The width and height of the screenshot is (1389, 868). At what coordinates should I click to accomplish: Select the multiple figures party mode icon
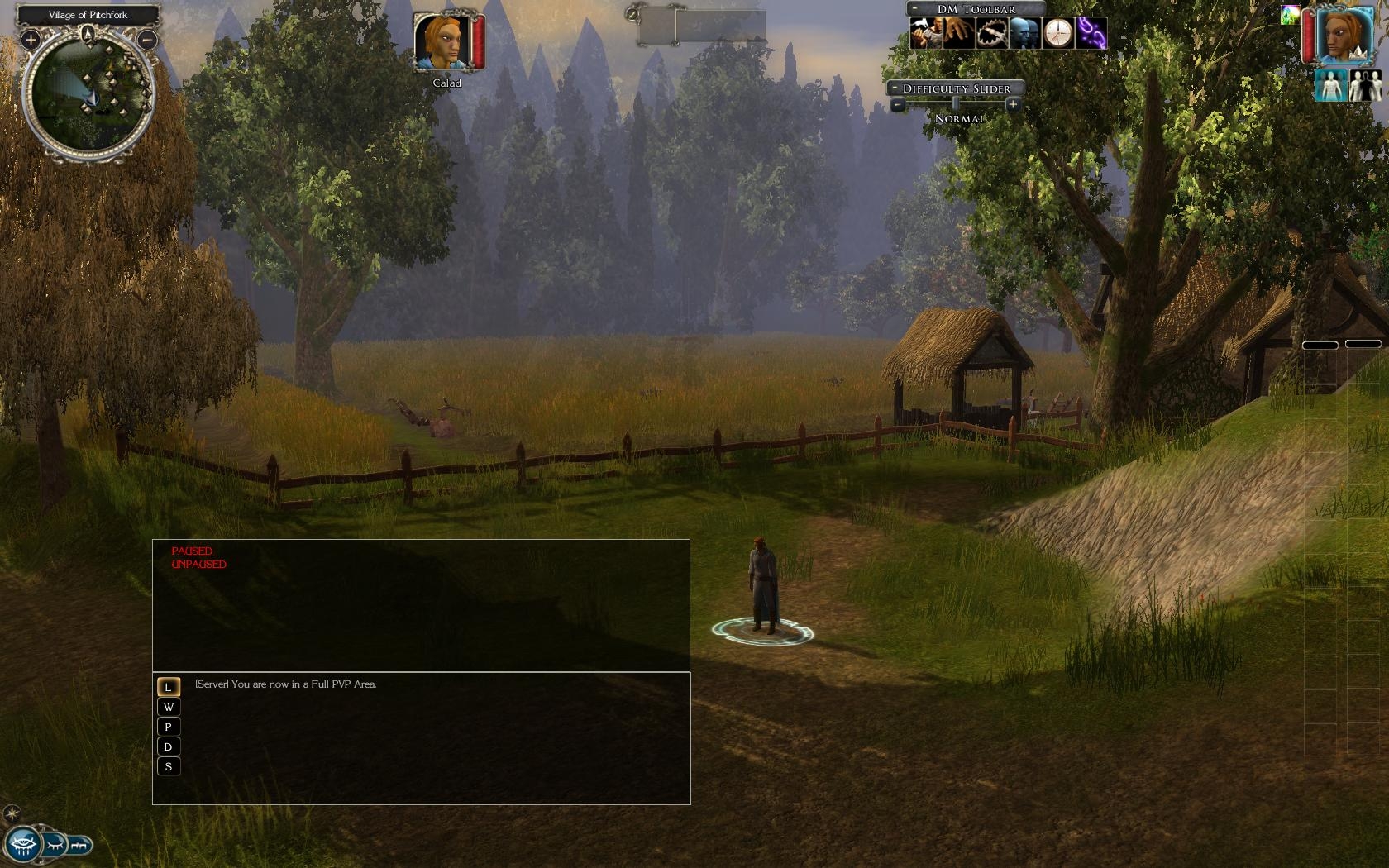coord(1365,85)
